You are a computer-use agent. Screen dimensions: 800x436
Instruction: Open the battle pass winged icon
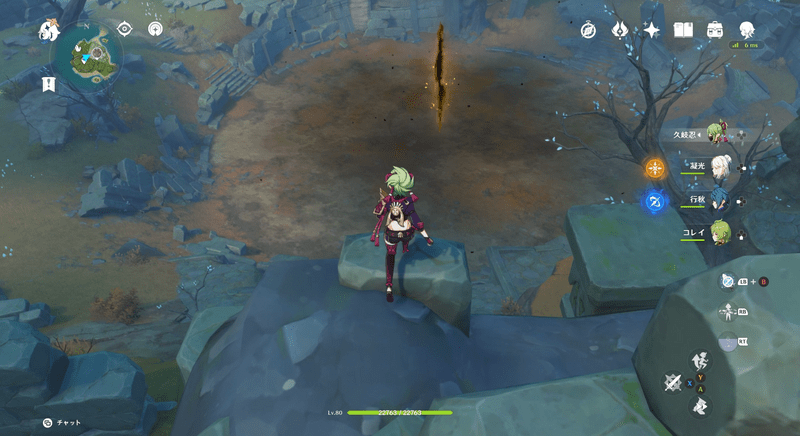[x=620, y=31]
